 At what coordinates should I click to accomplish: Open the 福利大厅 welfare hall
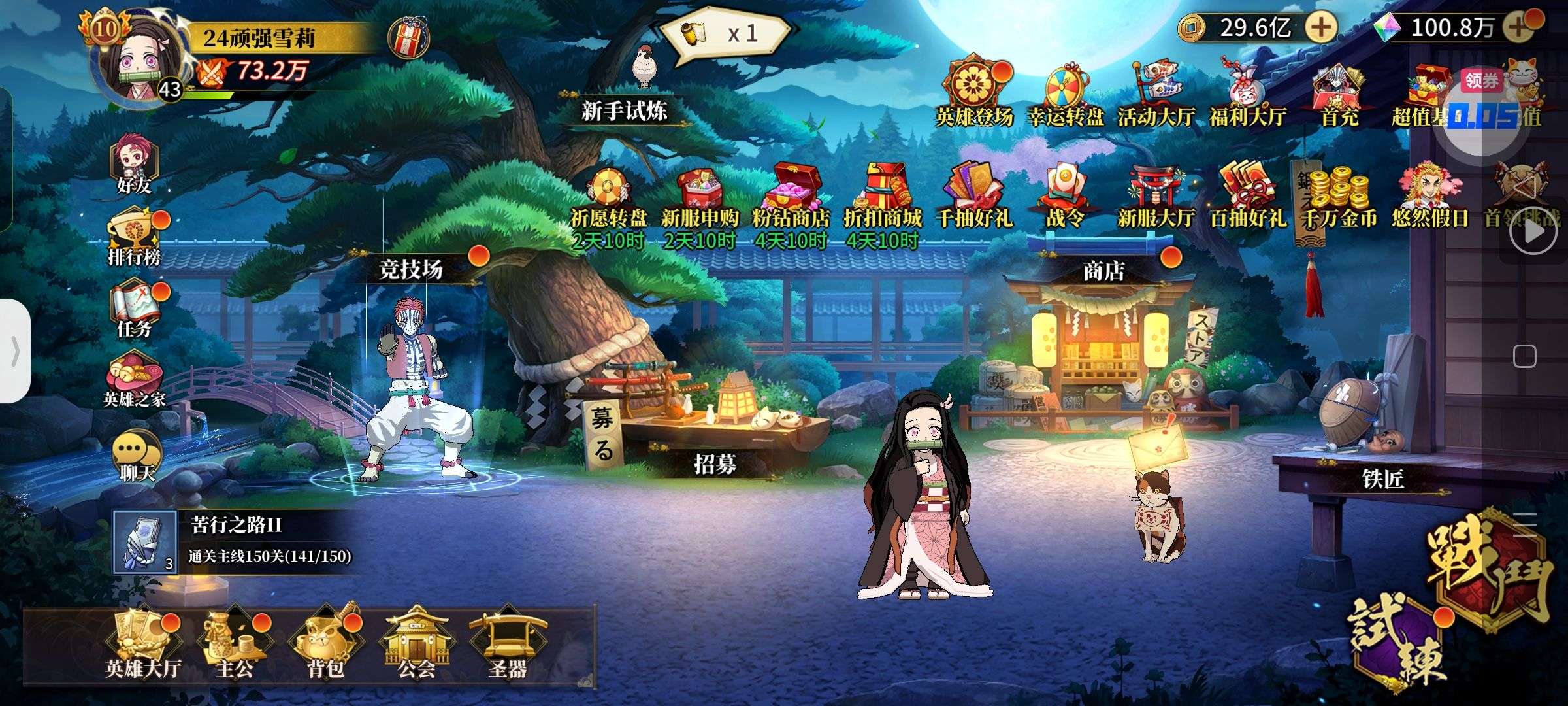tap(1247, 95)
